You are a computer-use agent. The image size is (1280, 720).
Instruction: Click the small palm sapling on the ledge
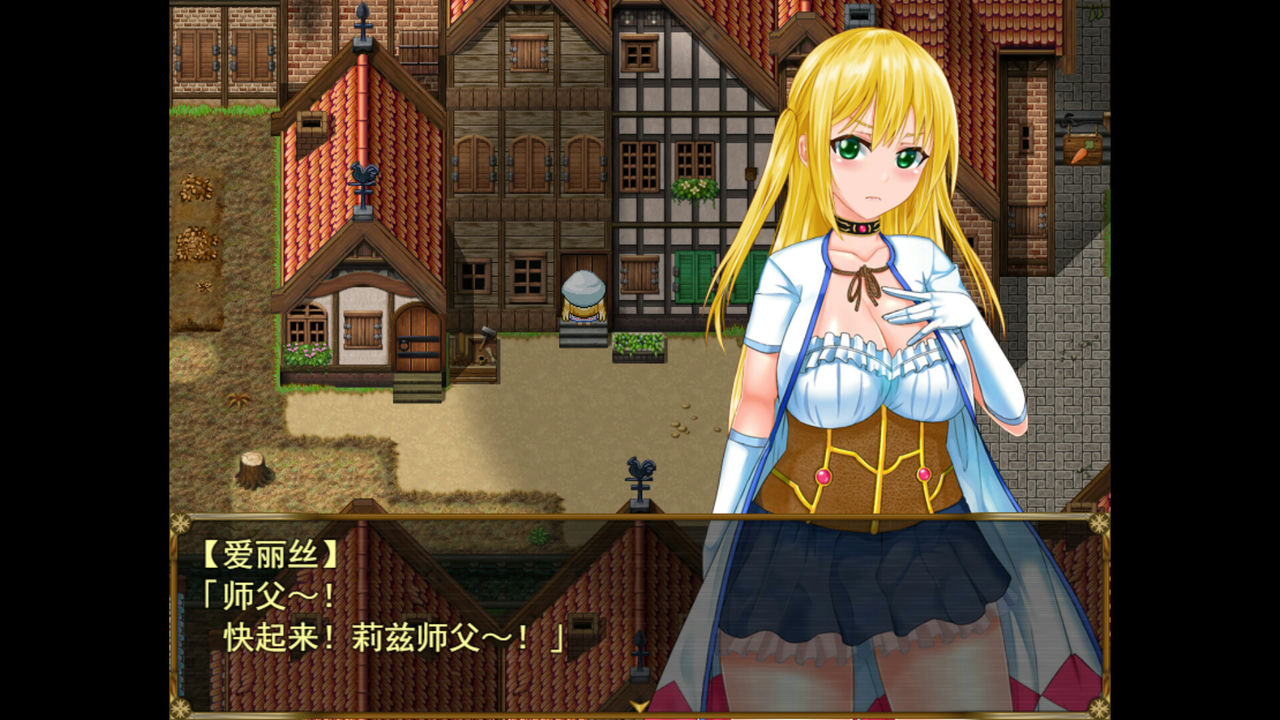click(x=239, y=399)
